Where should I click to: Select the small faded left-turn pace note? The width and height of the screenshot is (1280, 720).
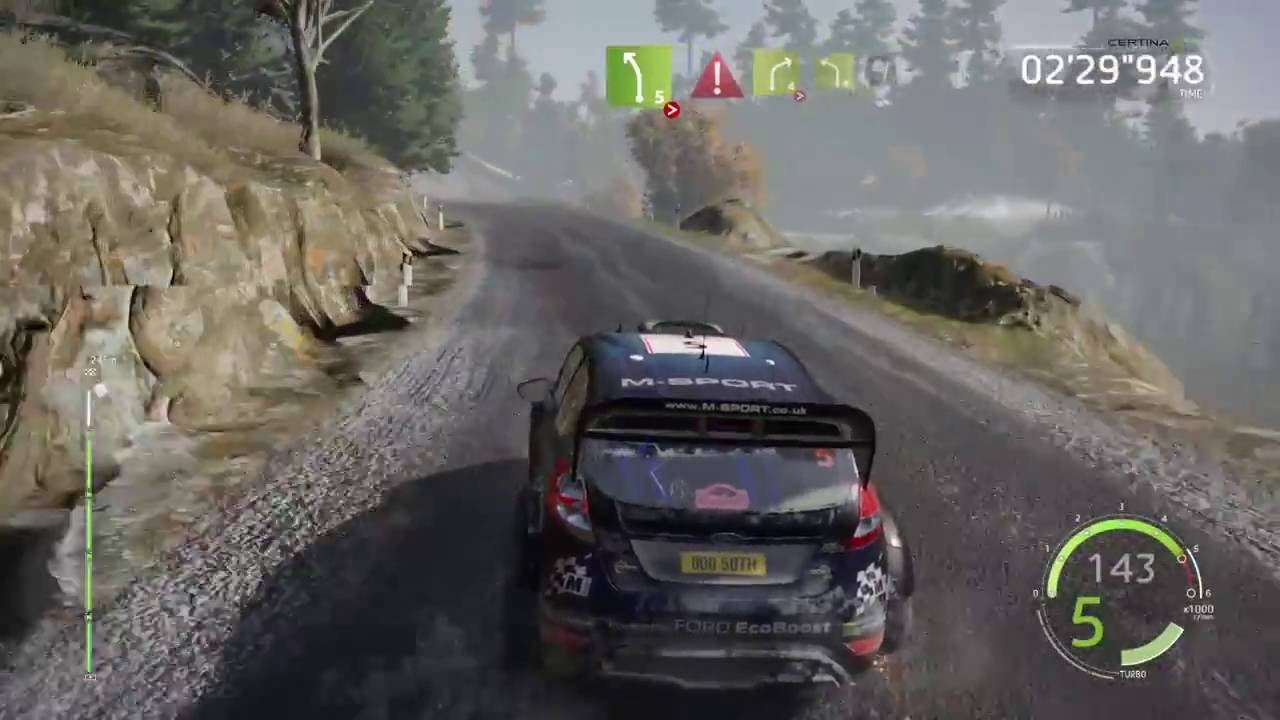tap(833, 72)
